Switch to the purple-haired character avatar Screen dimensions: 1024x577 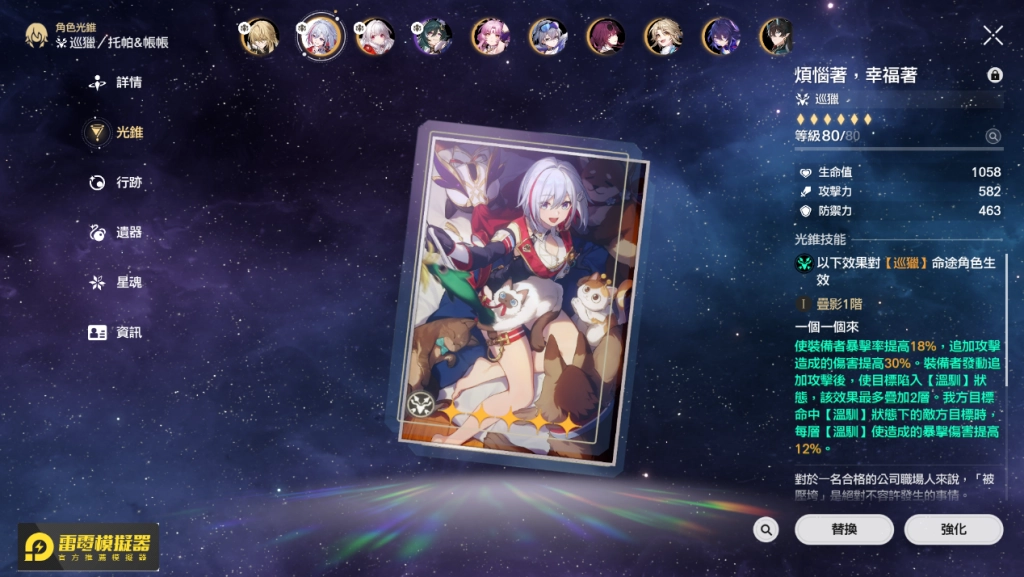coord(720,37)
